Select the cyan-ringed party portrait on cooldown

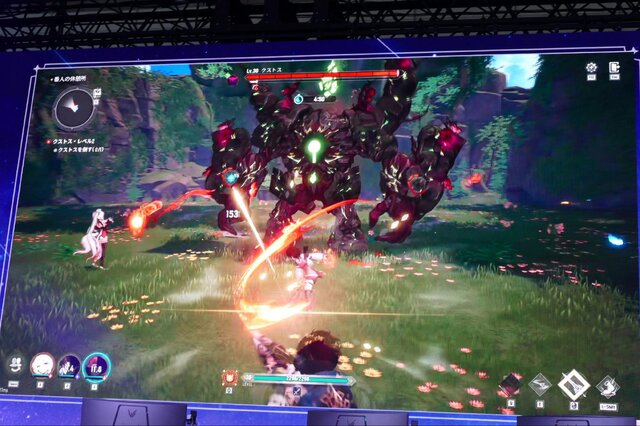coord(96,367)
